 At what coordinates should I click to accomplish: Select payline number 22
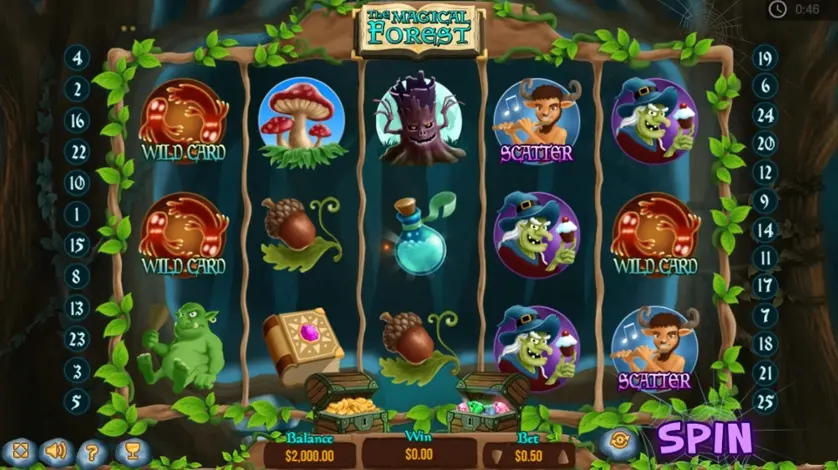pyautogui.click(x=77, y=152)
